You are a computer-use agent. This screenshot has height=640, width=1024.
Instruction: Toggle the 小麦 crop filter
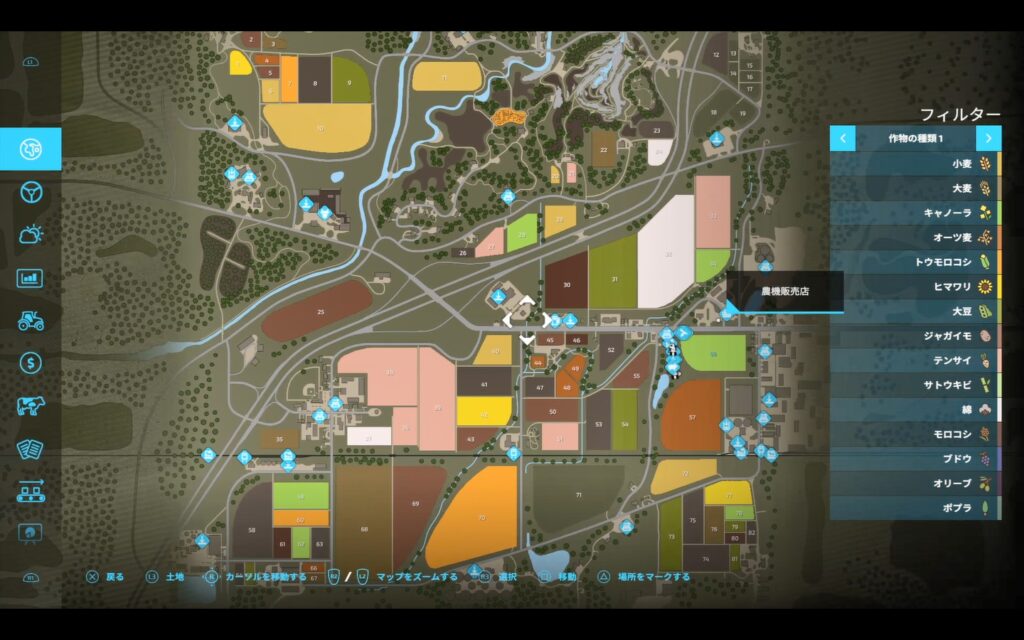click(x=915, y=163)
